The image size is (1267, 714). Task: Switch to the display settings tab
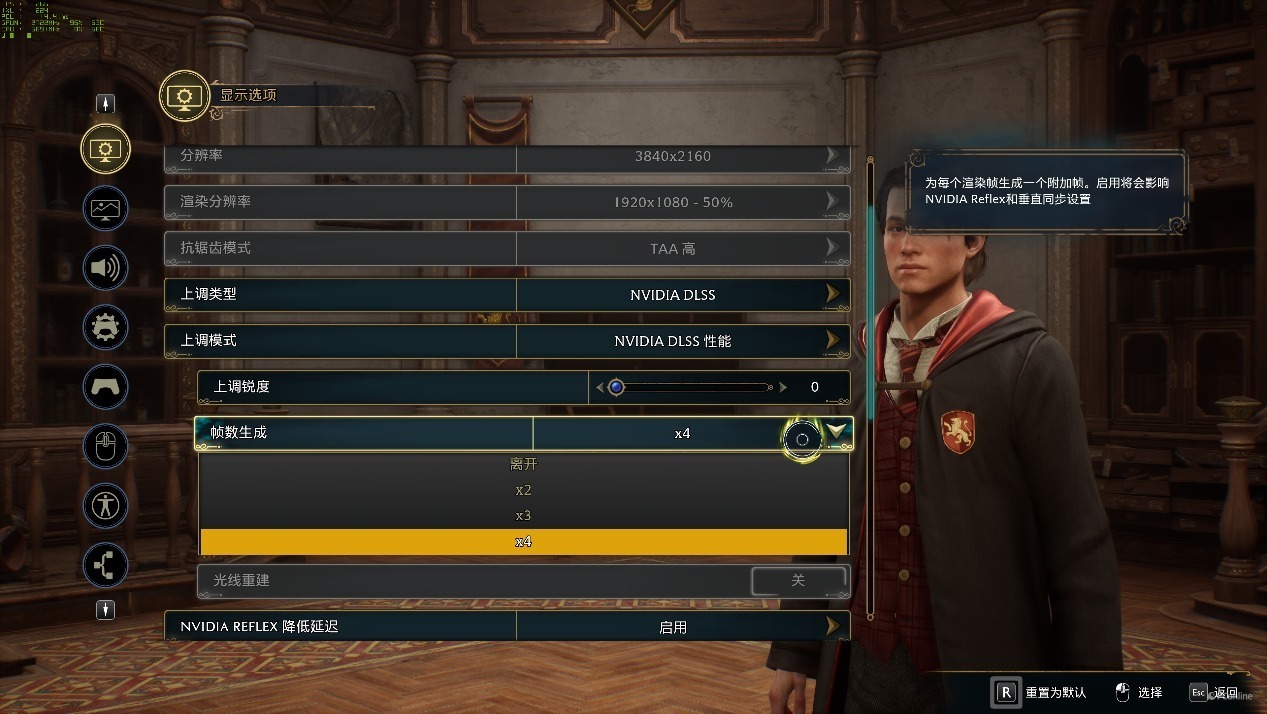(105, 149)
